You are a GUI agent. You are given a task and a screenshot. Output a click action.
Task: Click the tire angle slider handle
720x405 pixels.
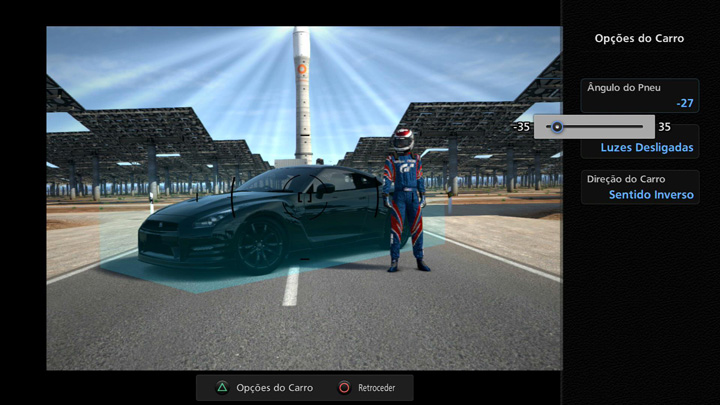[557, 127]
